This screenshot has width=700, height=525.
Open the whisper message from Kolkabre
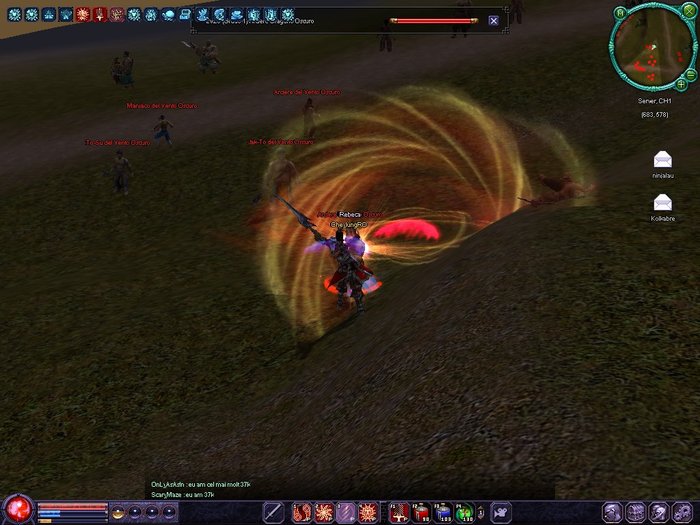pos(662,202)
